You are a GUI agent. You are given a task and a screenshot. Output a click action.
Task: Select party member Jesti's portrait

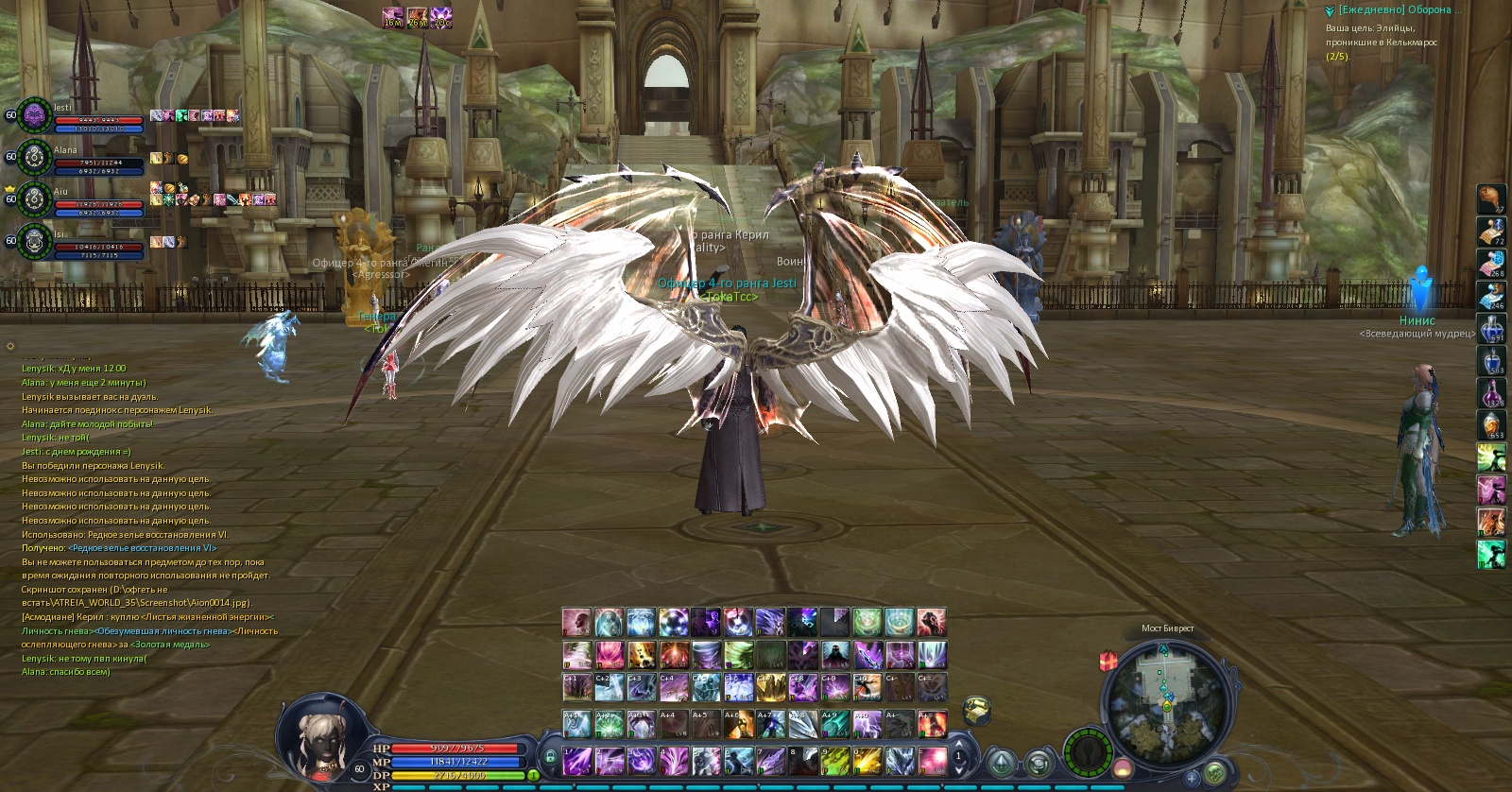[35, 115]
